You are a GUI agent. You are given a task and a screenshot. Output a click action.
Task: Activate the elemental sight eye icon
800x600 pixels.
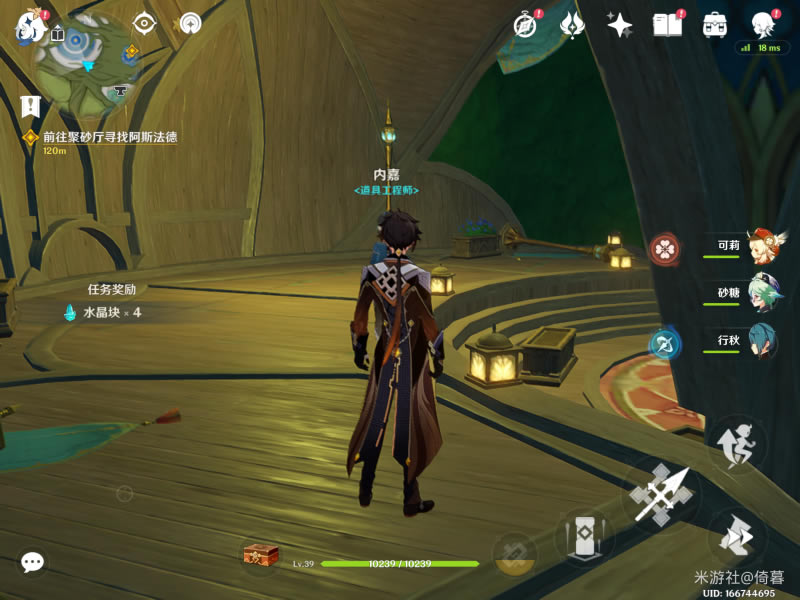pos(145,23)
